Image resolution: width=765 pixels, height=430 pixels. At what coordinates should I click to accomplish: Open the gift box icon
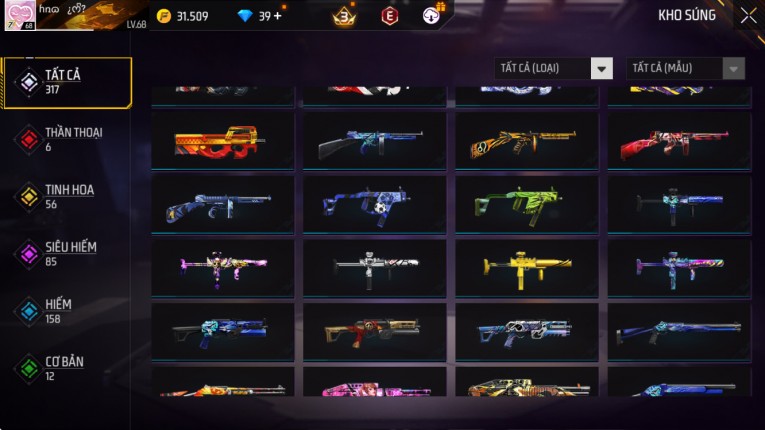[x=433, y=15]
